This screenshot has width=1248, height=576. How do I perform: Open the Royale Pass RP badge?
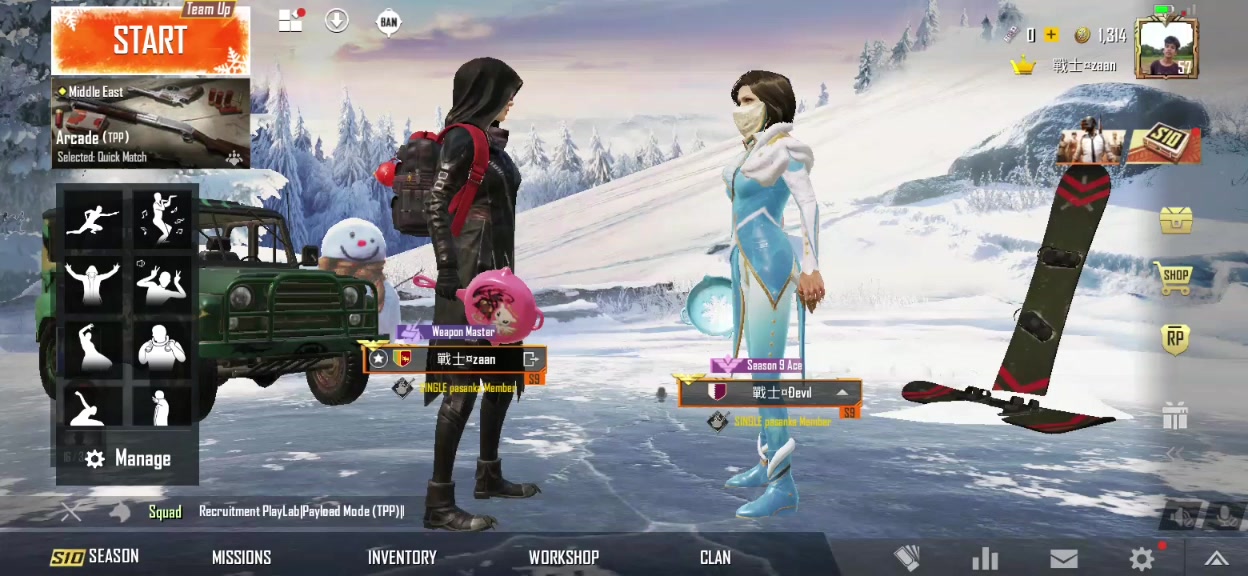[1175, 340]
